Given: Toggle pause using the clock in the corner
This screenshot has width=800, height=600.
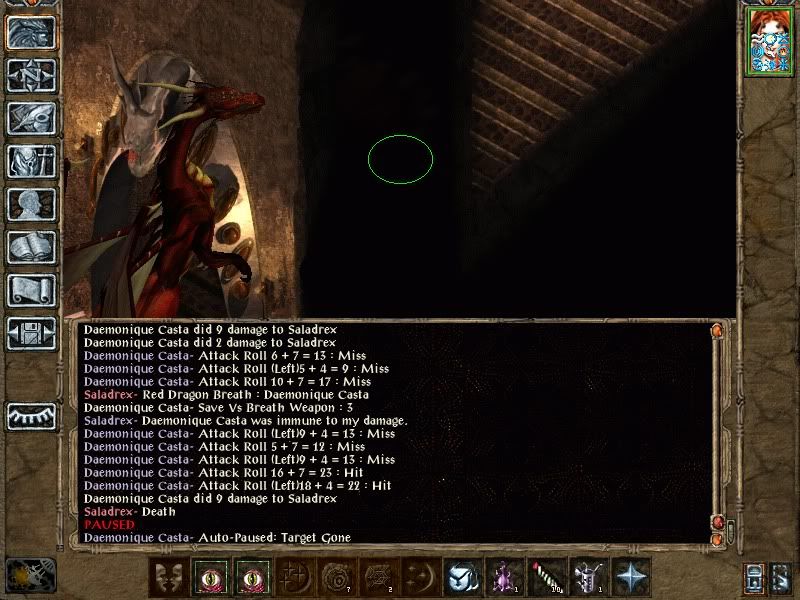Looking at the screenshot, I should point(27,574).
